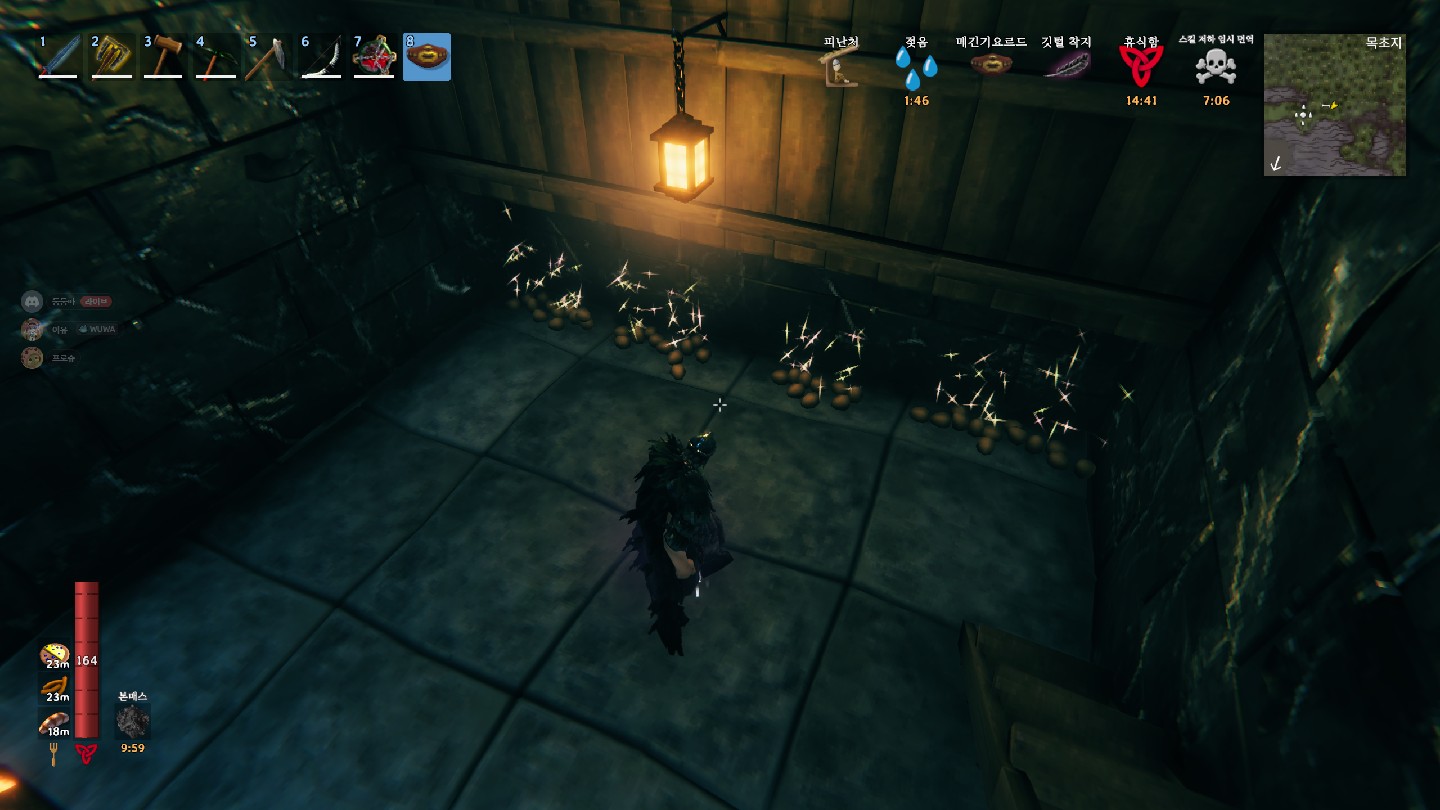Click the Bonemass (본매스) power icon
The height and width of the screenshot is (810, 1440).
pos(132,721)
